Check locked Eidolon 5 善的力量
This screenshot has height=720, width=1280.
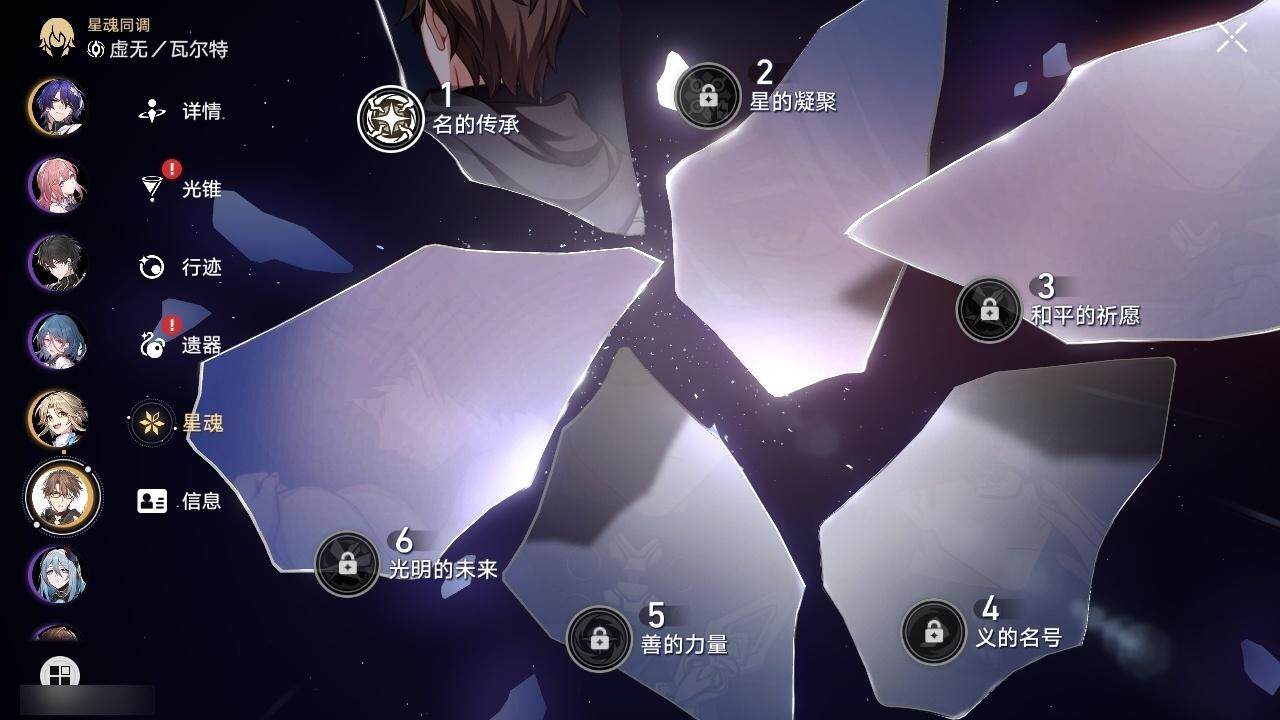coord(599,638)
